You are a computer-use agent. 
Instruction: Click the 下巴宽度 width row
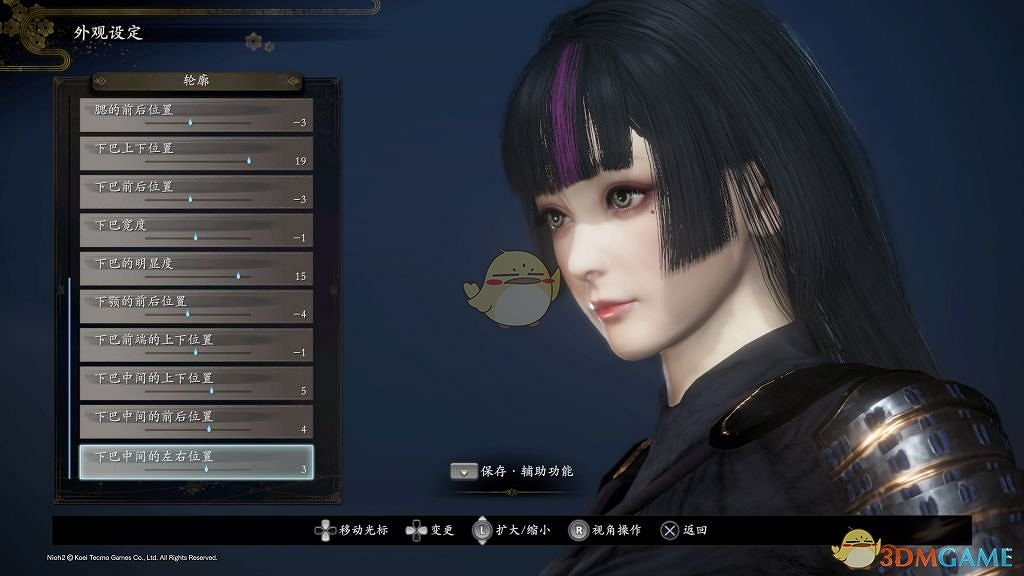[x=196, y=230]
